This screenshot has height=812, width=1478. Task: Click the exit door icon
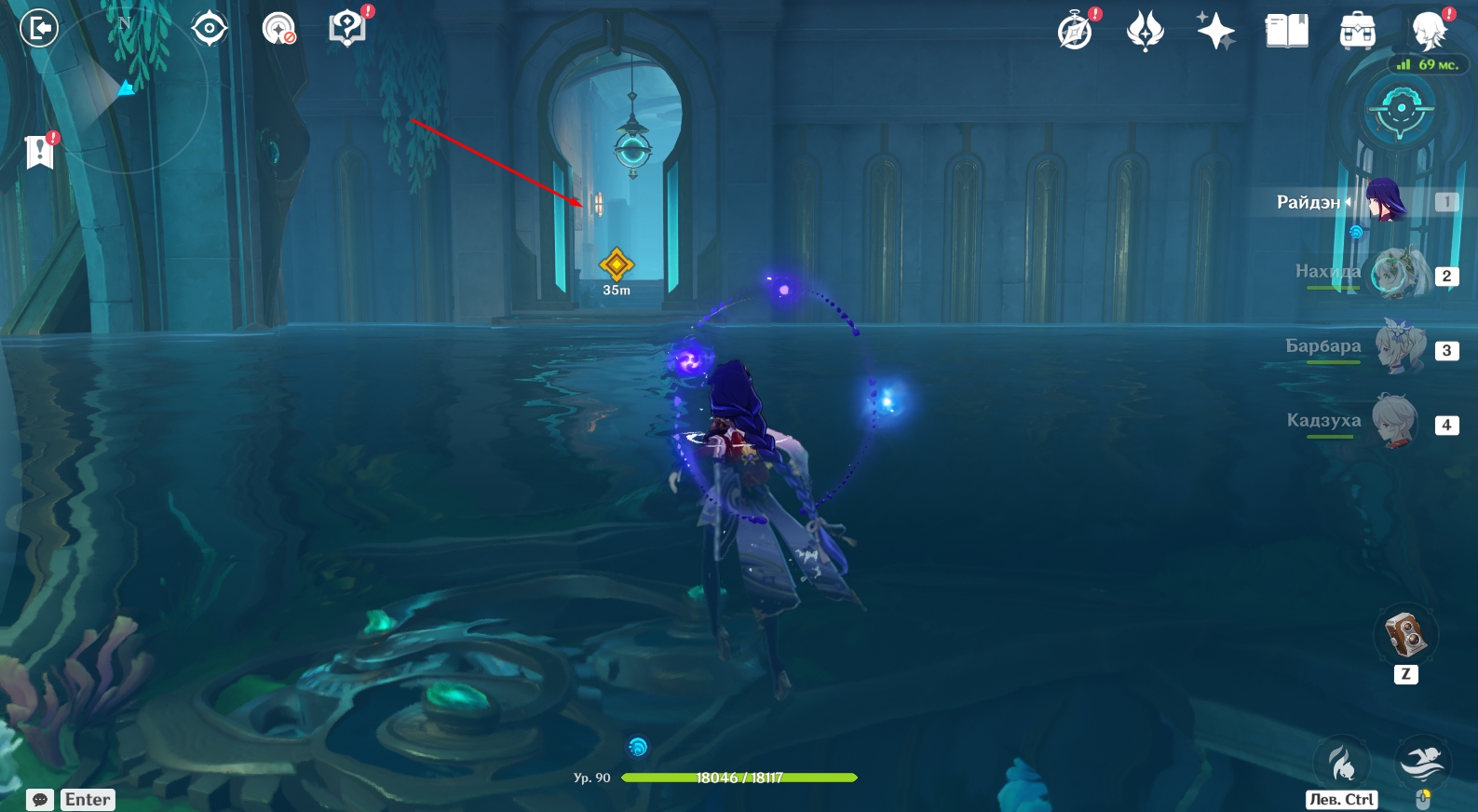pyautogui.click(x=39, y=28)
